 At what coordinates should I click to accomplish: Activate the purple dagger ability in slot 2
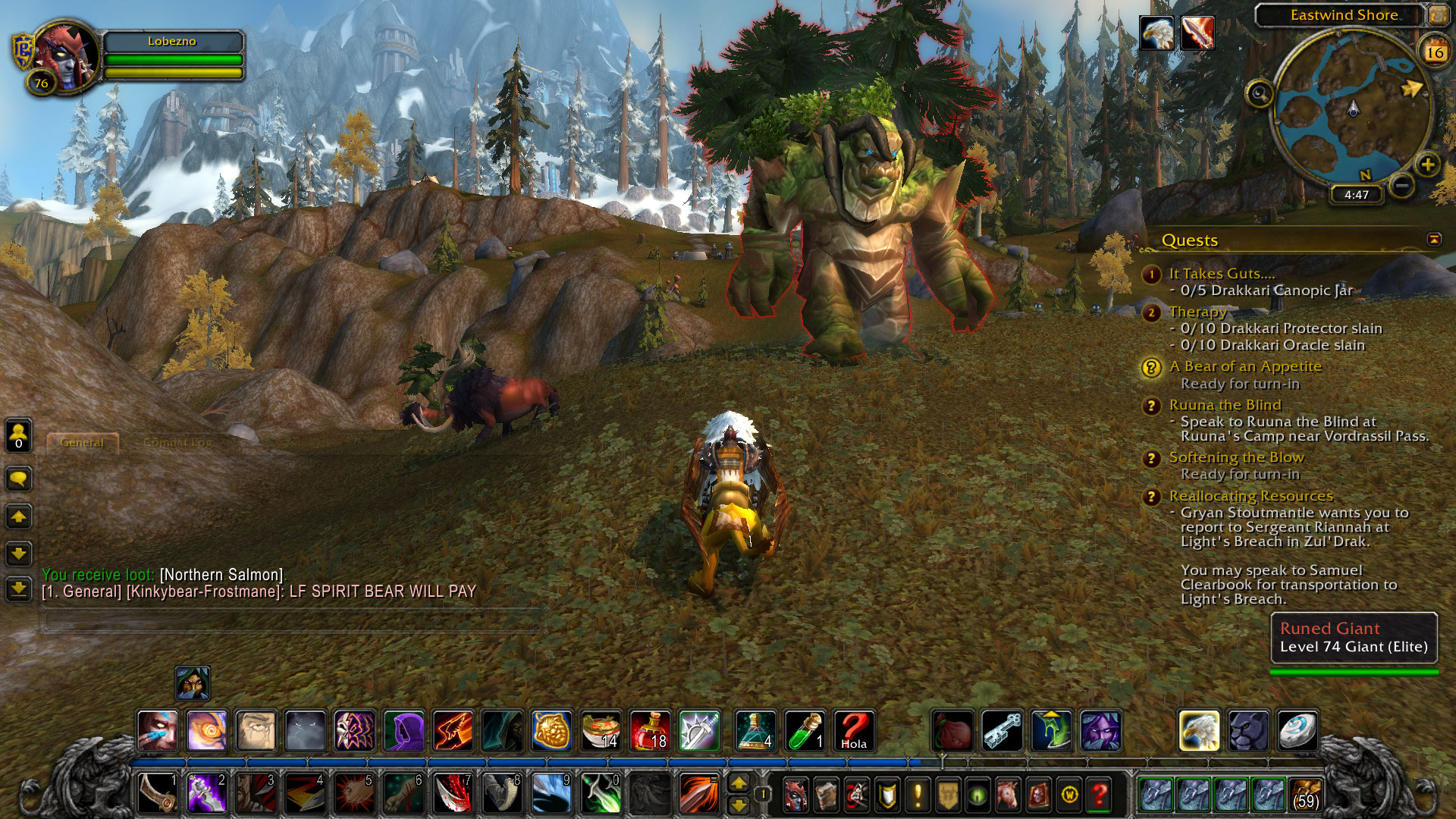[x=206, y=792]
